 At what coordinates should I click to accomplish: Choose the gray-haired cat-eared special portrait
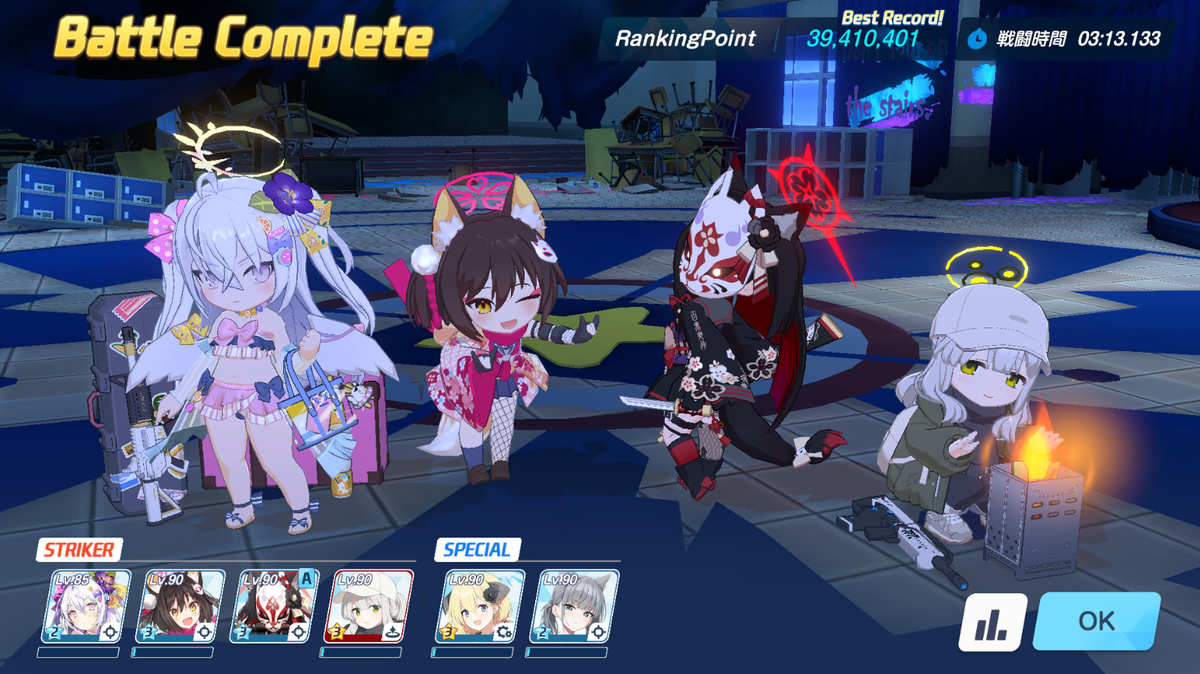click(x=574, y=606)
